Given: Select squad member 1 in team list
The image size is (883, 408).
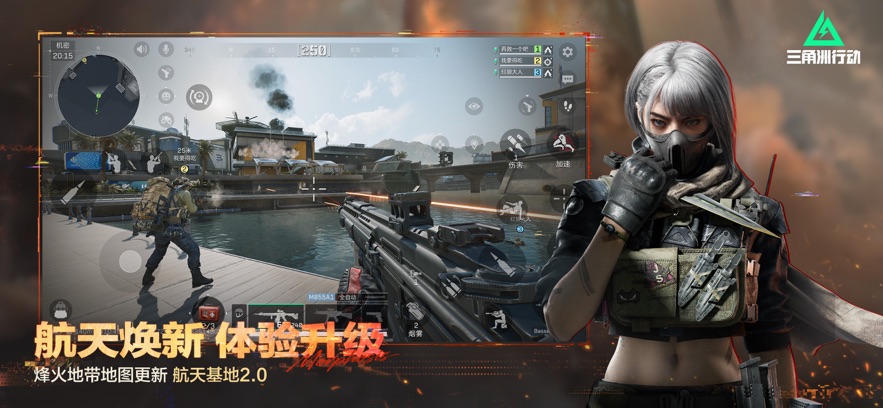Looking at the screenshot, I should 515,49.
